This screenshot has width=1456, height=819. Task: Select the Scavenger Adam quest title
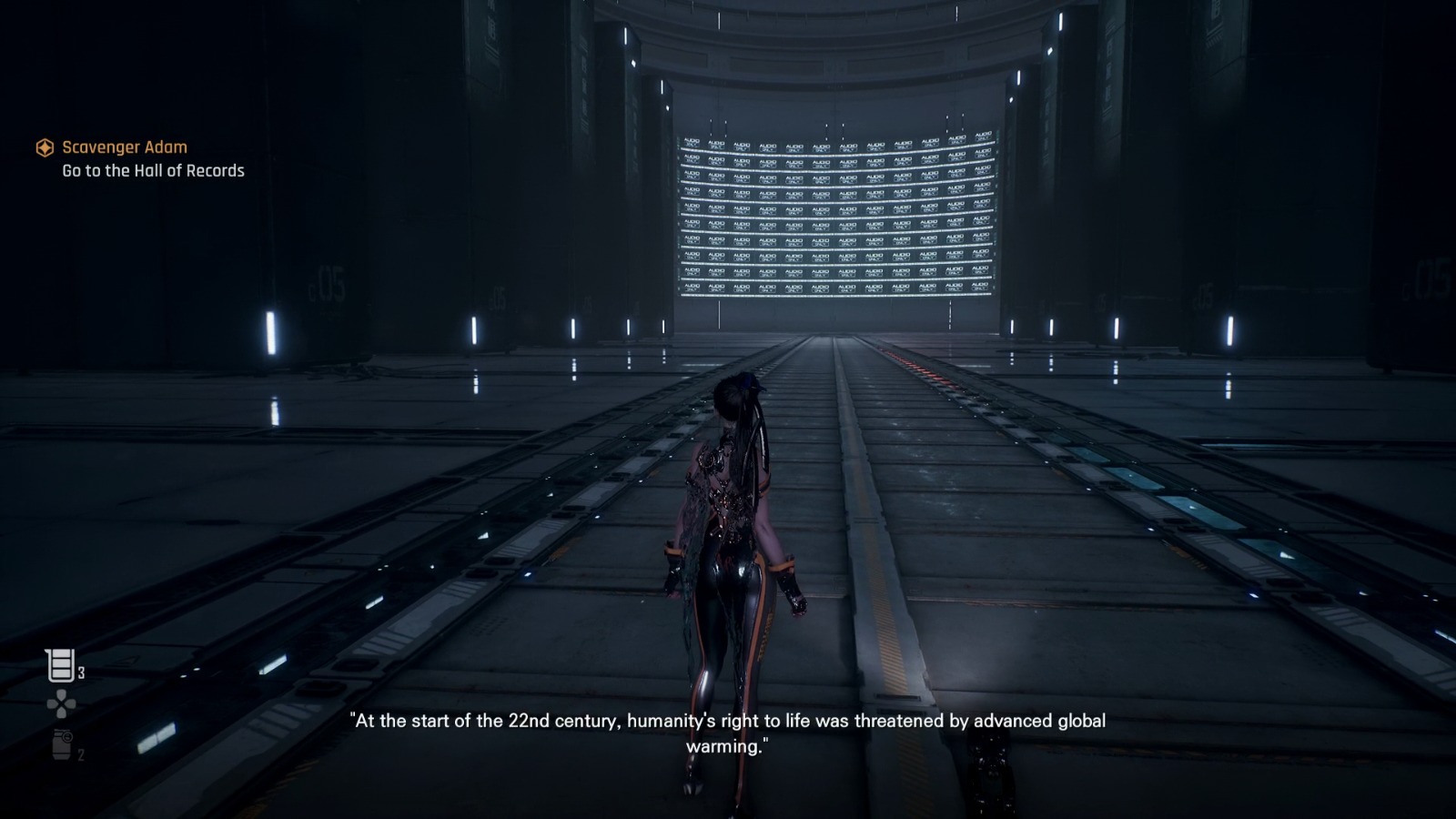click(x=125, y=147)
